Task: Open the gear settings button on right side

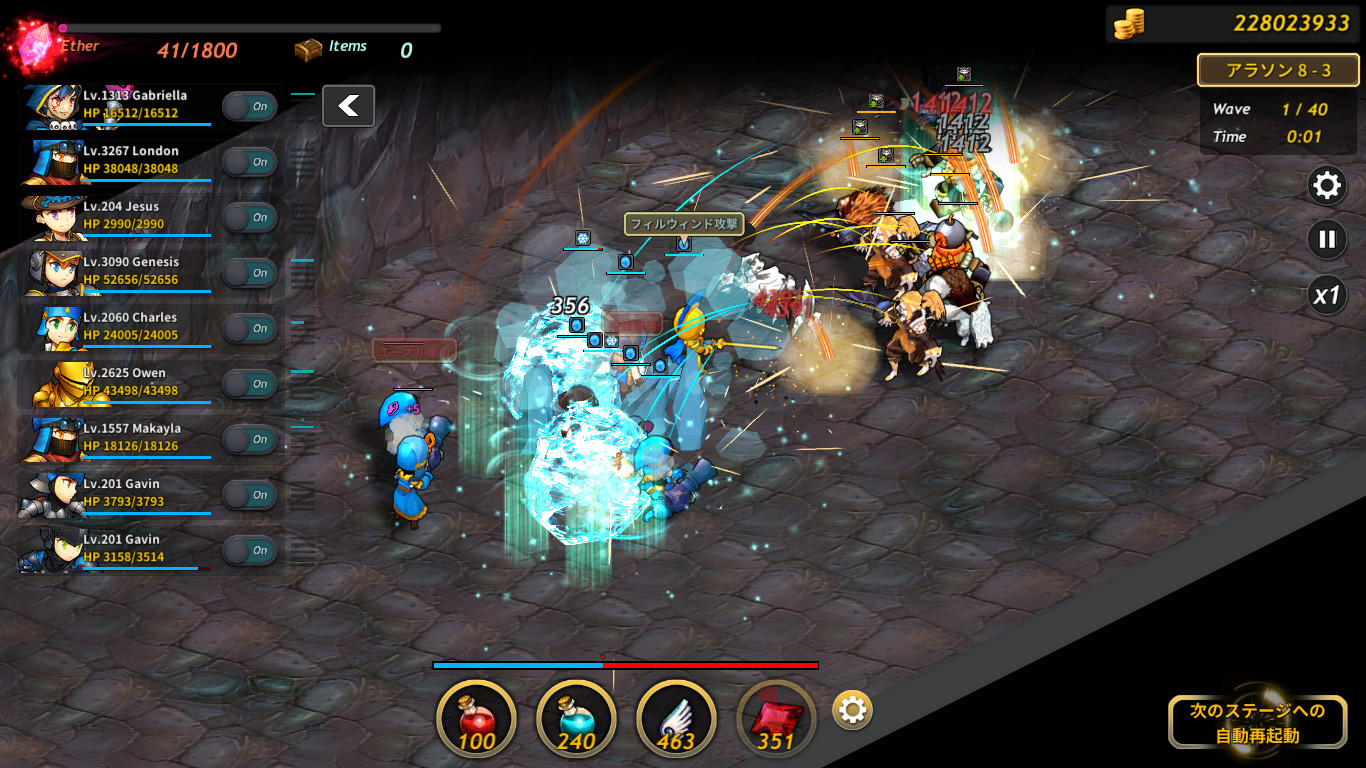Action: coord(1327,185)
